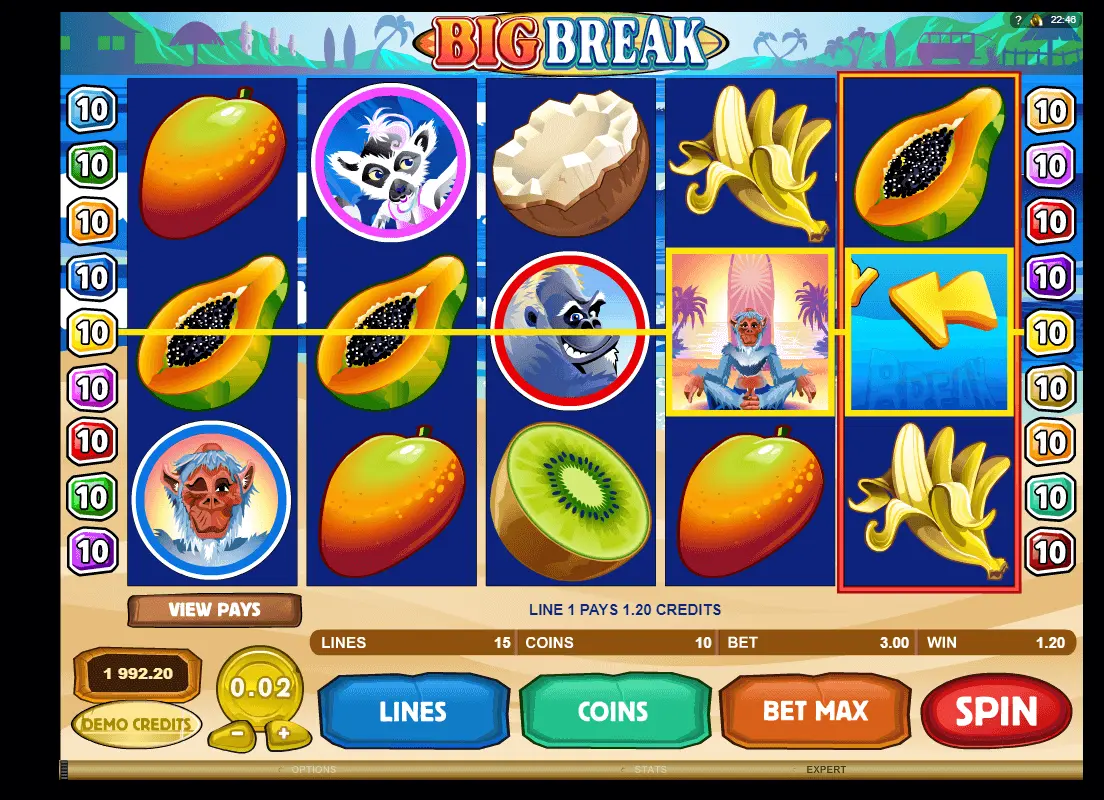The height and width of the screenshot is (800, 1104).
Task: Open the Options menu
Action: [x=313, y=770]
